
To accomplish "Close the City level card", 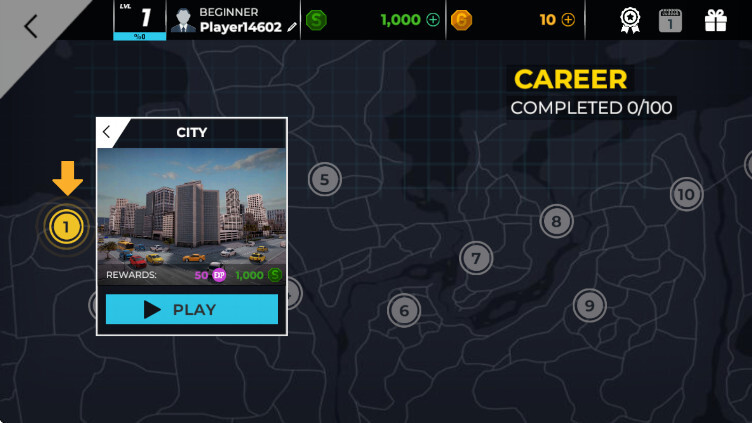I will (x=107, y=132).
